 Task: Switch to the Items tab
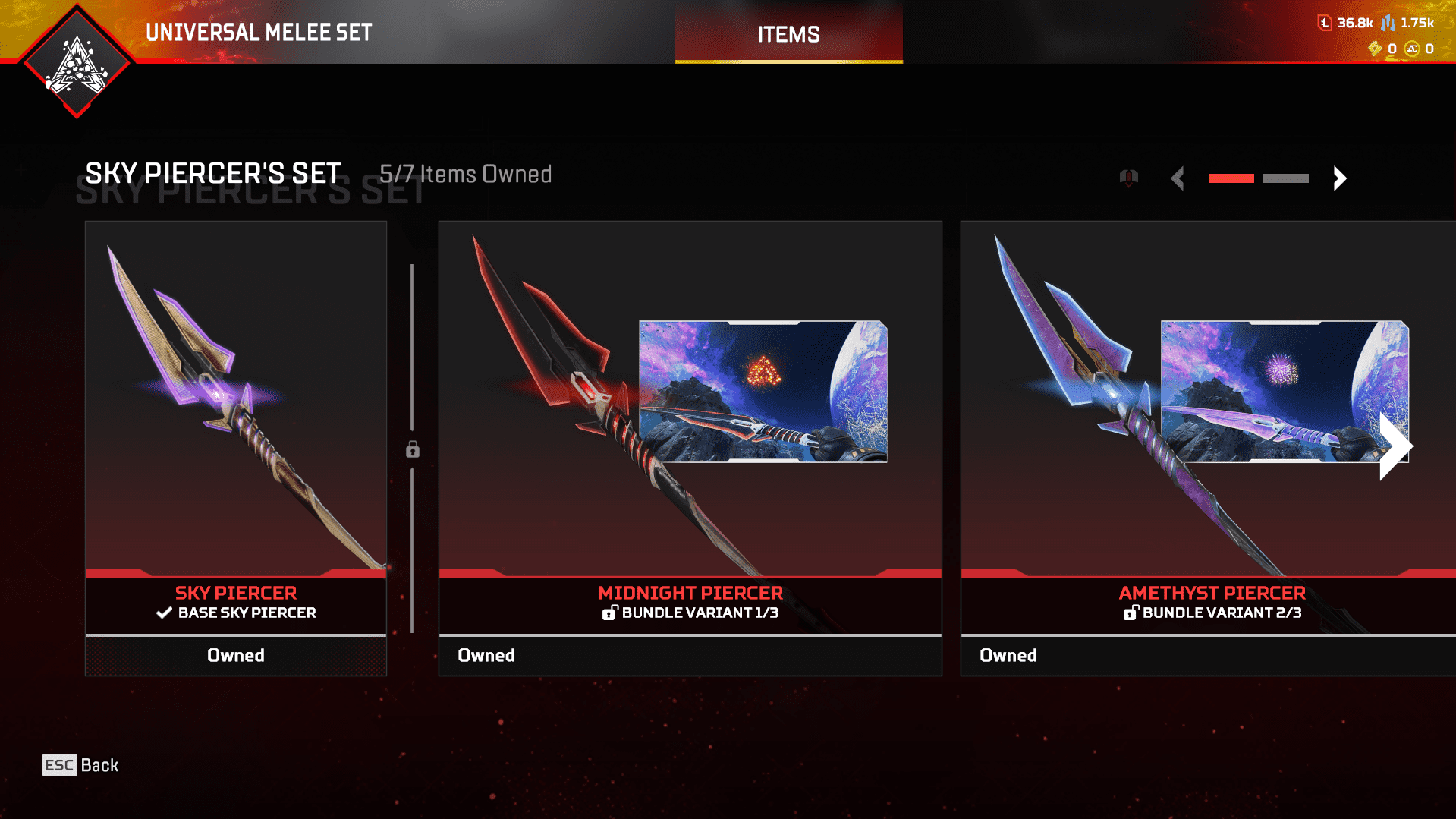coord(788,34)
